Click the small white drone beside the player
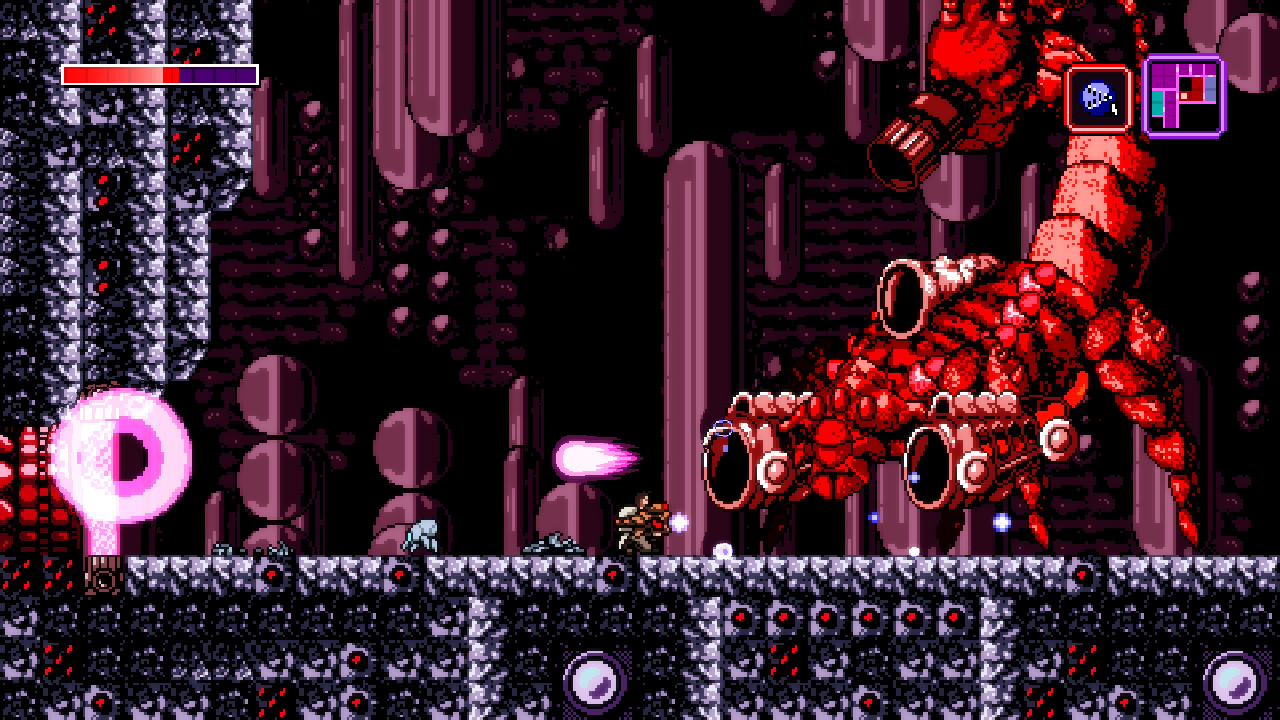 pyautogui.click(x=678, y=521)
